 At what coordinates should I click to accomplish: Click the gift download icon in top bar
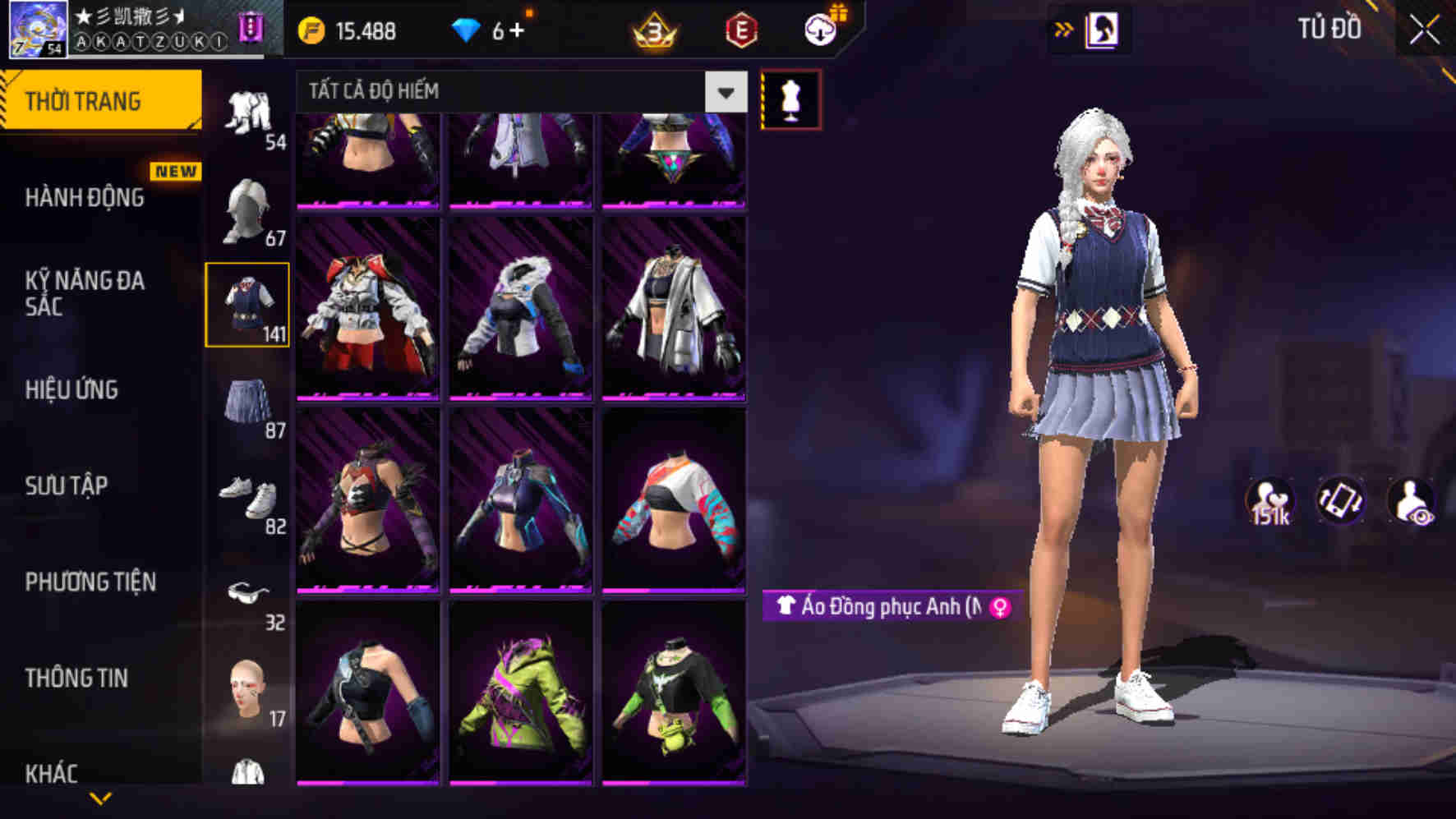(819, 30)
